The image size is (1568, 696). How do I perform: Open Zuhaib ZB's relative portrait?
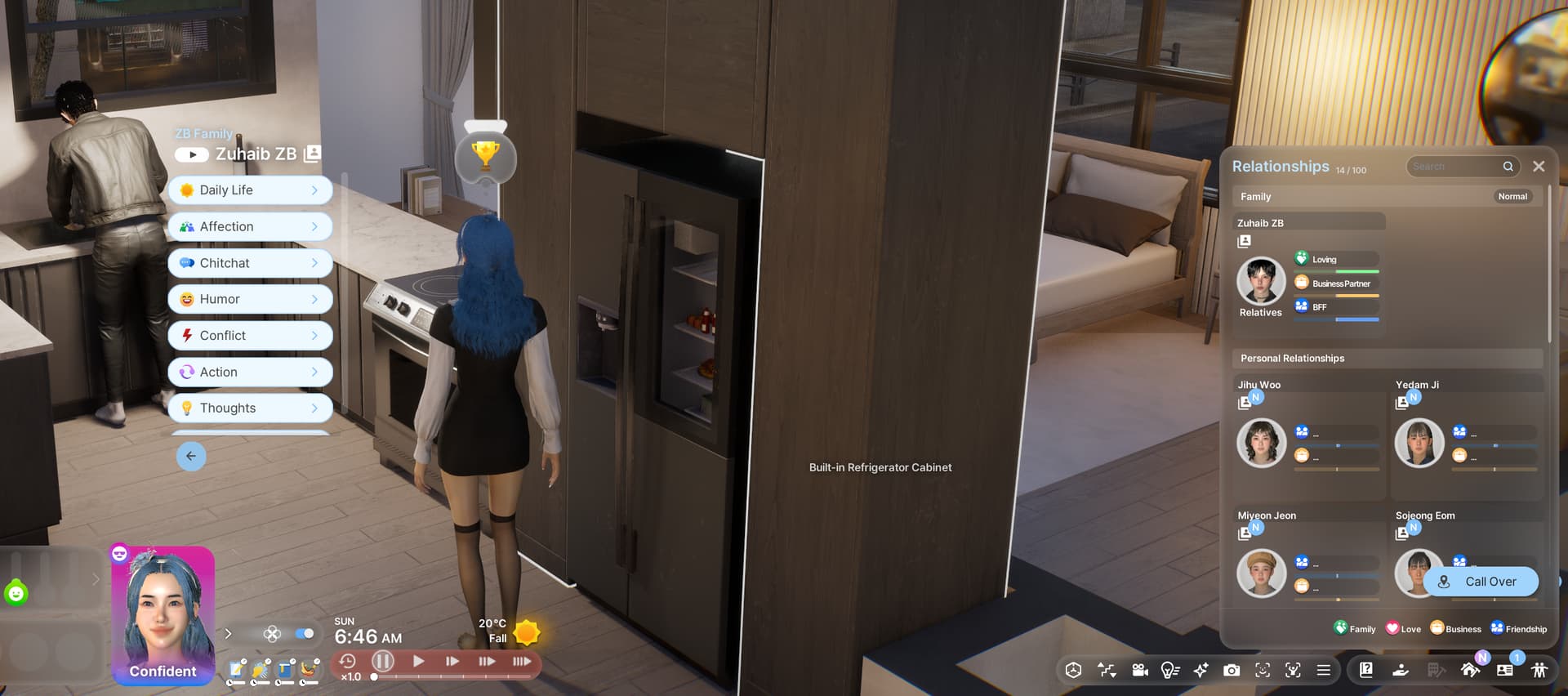point(1261,281)
